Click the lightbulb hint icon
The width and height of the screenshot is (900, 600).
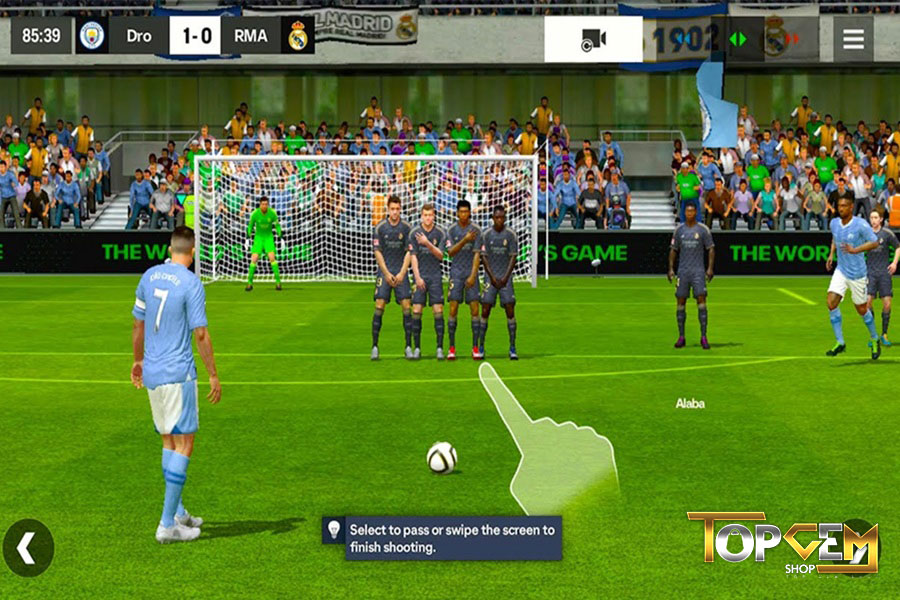coord(334,530)
